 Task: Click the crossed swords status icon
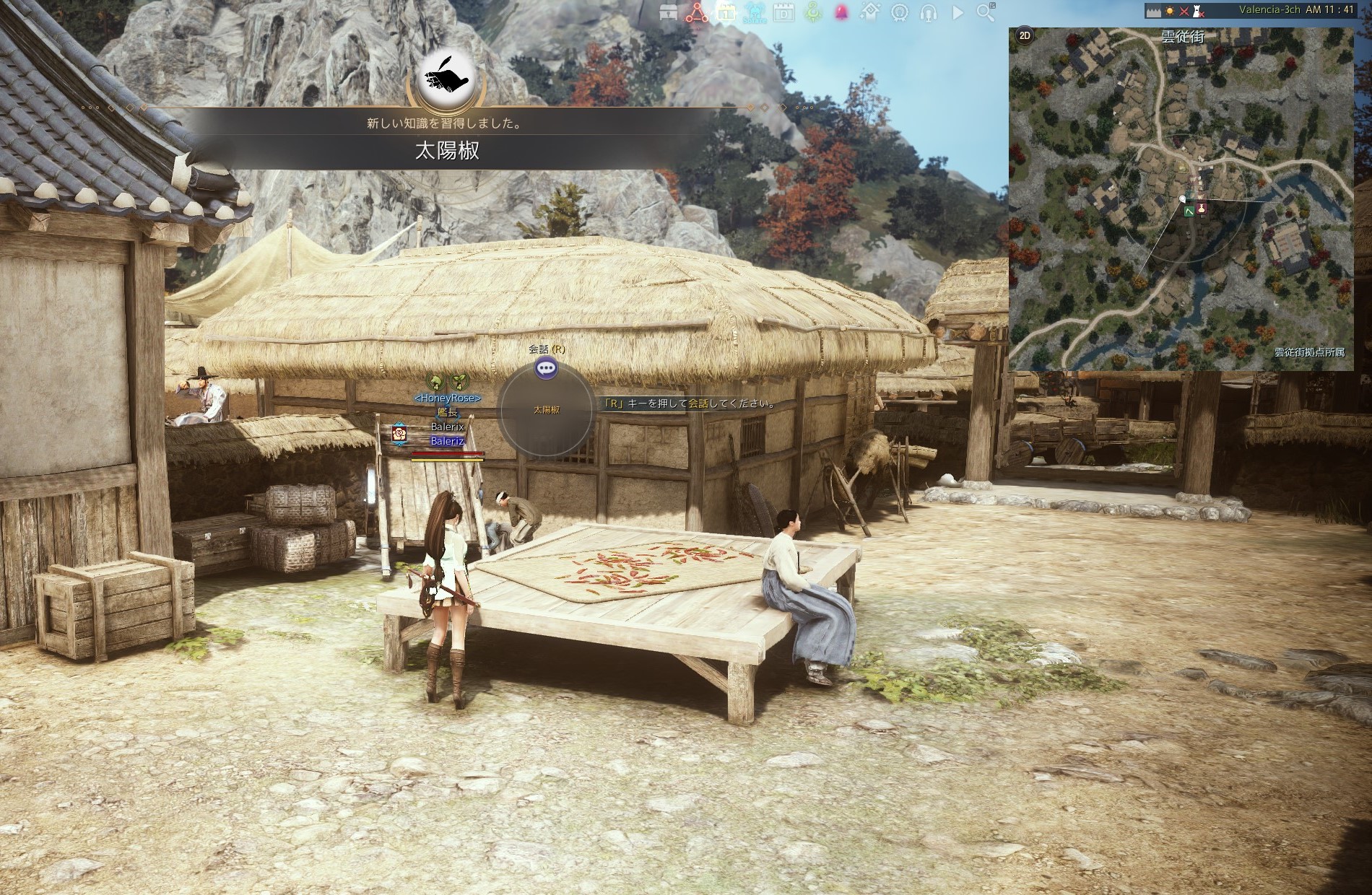[1184, 11]
